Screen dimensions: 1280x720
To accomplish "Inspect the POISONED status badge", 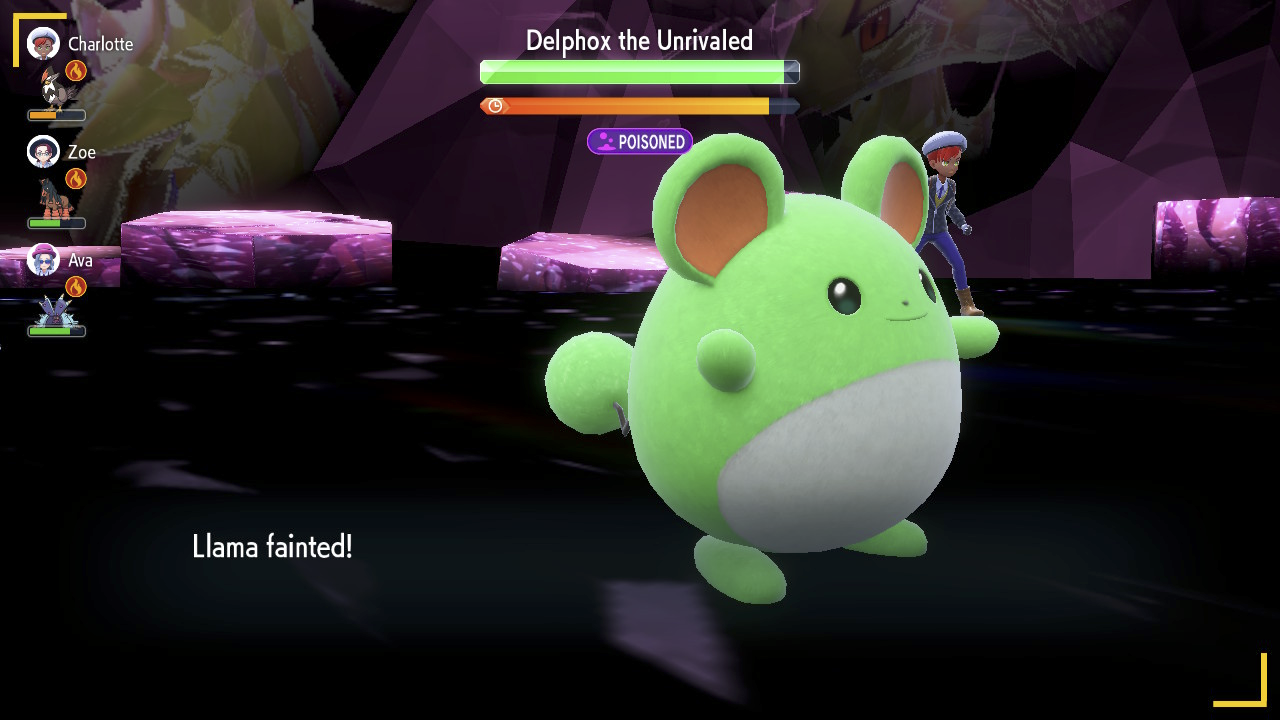I will click(x=640, y=142).
